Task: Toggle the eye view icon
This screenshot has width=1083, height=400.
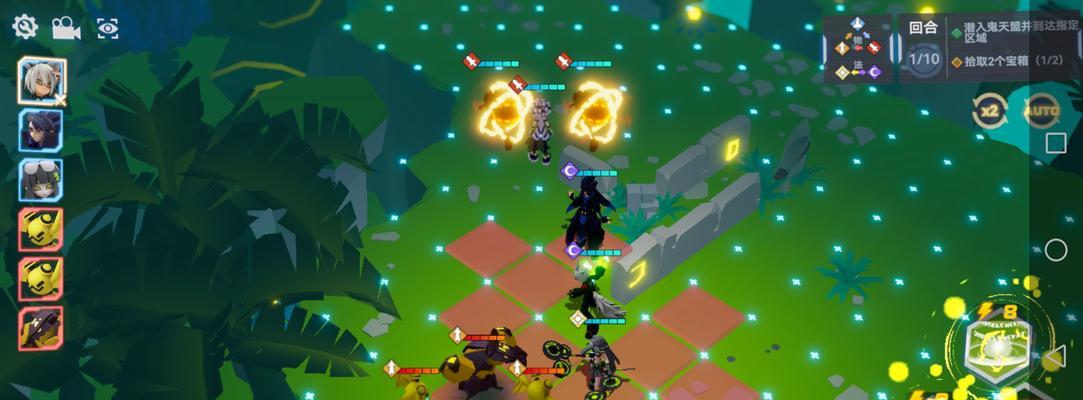Action: point(107,28)
